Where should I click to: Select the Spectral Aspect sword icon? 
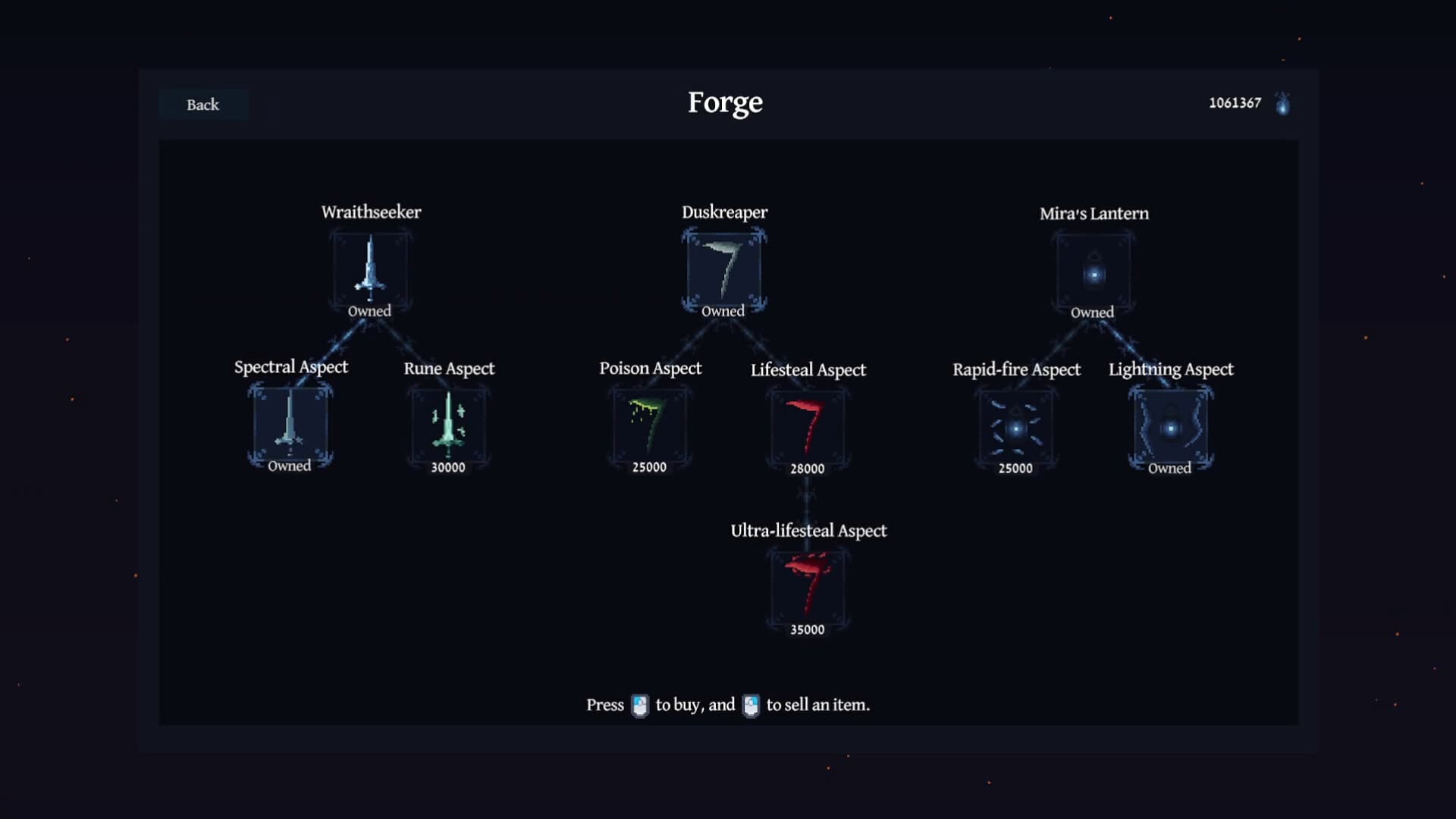tap(291, 427)
